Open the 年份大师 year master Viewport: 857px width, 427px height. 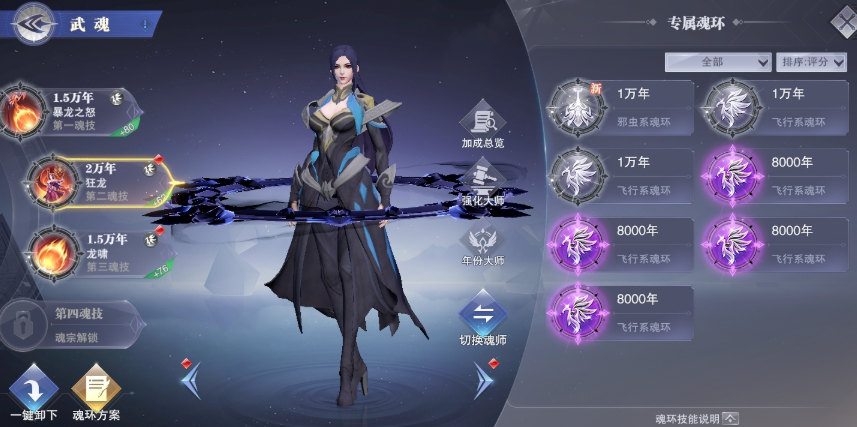483,246
